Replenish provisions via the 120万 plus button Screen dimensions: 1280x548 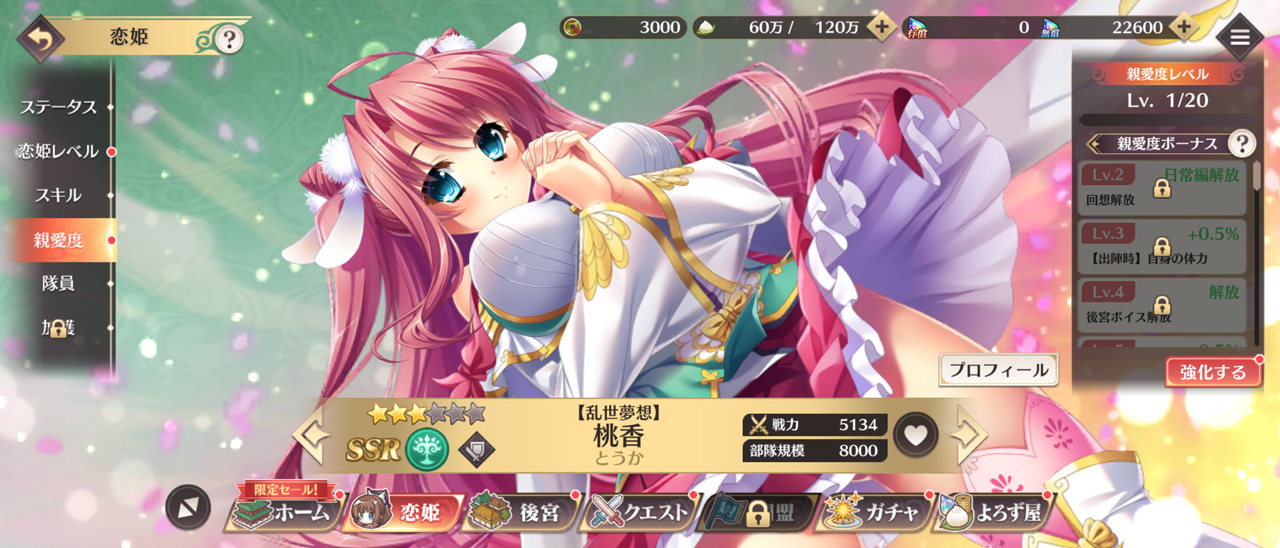[x=880, y=27]
